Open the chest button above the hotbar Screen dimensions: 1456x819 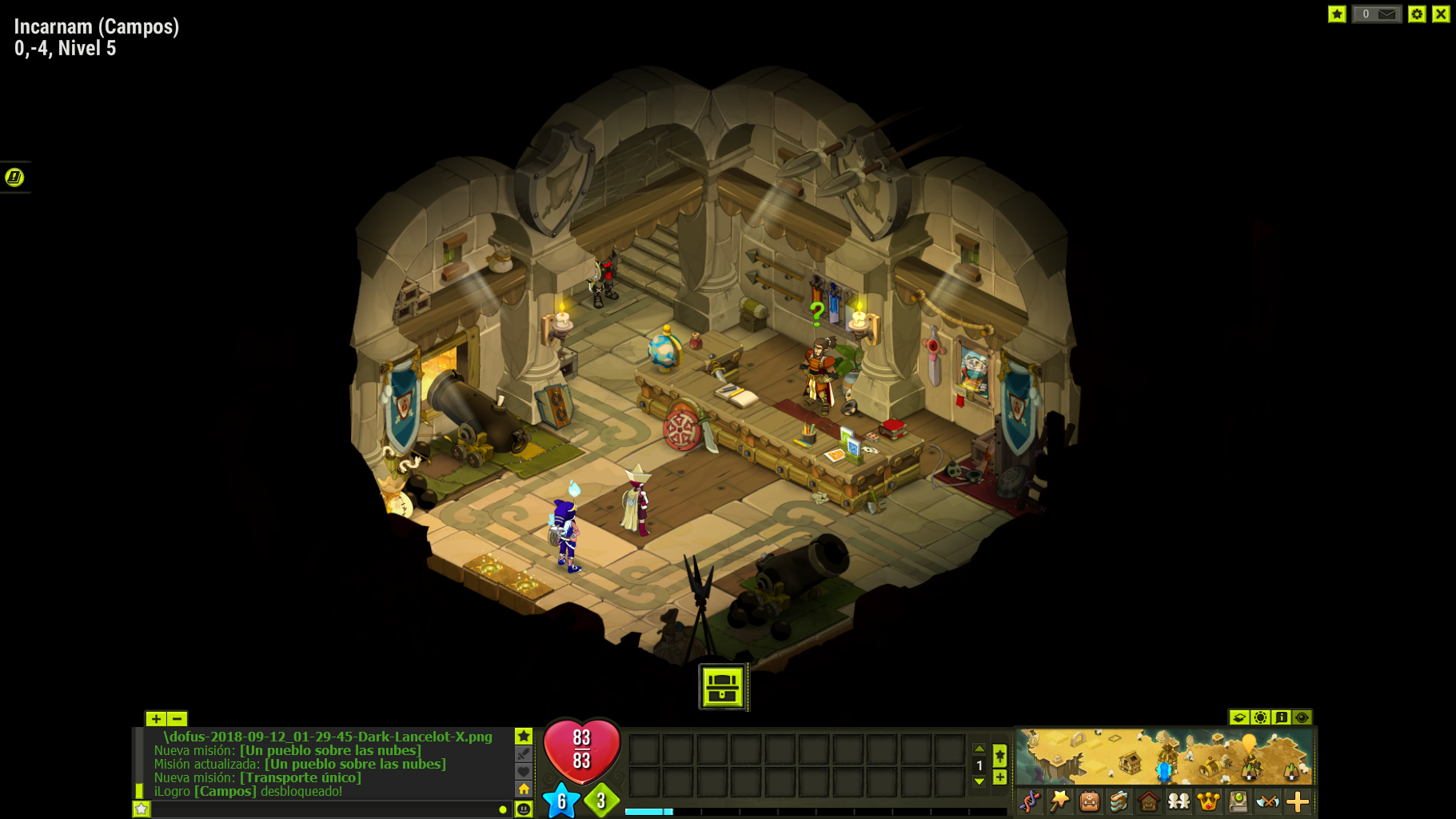pyautogui.click(x=723, y=686)
